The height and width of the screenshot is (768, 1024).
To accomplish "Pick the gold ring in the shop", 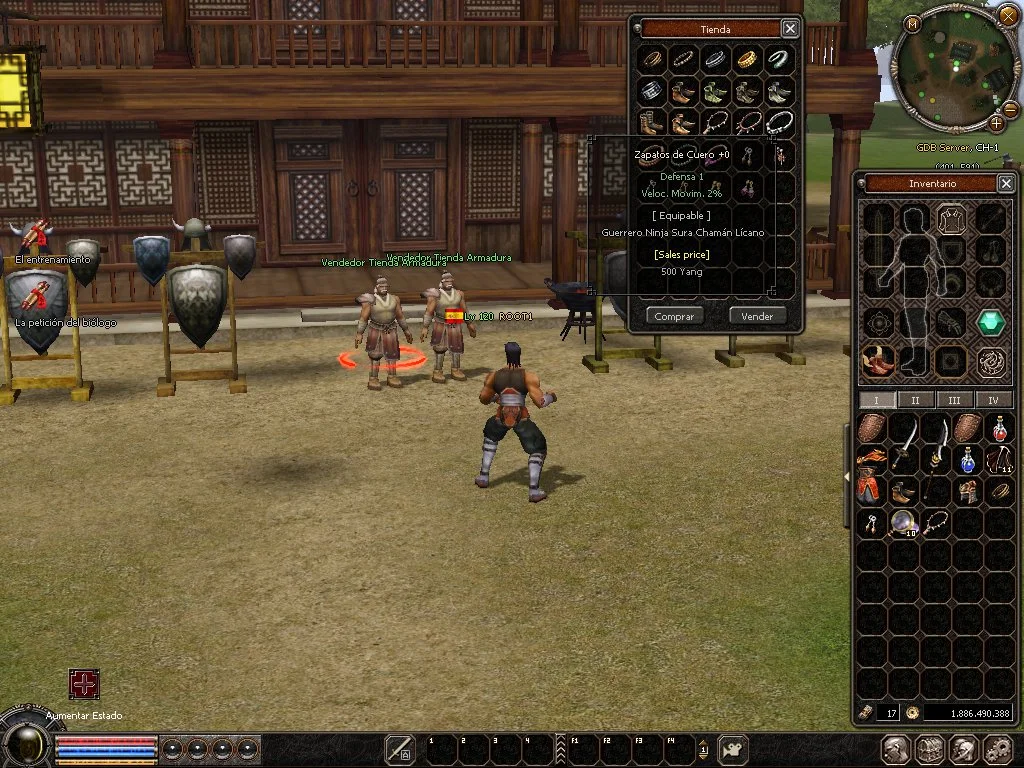I will [747, 60].
